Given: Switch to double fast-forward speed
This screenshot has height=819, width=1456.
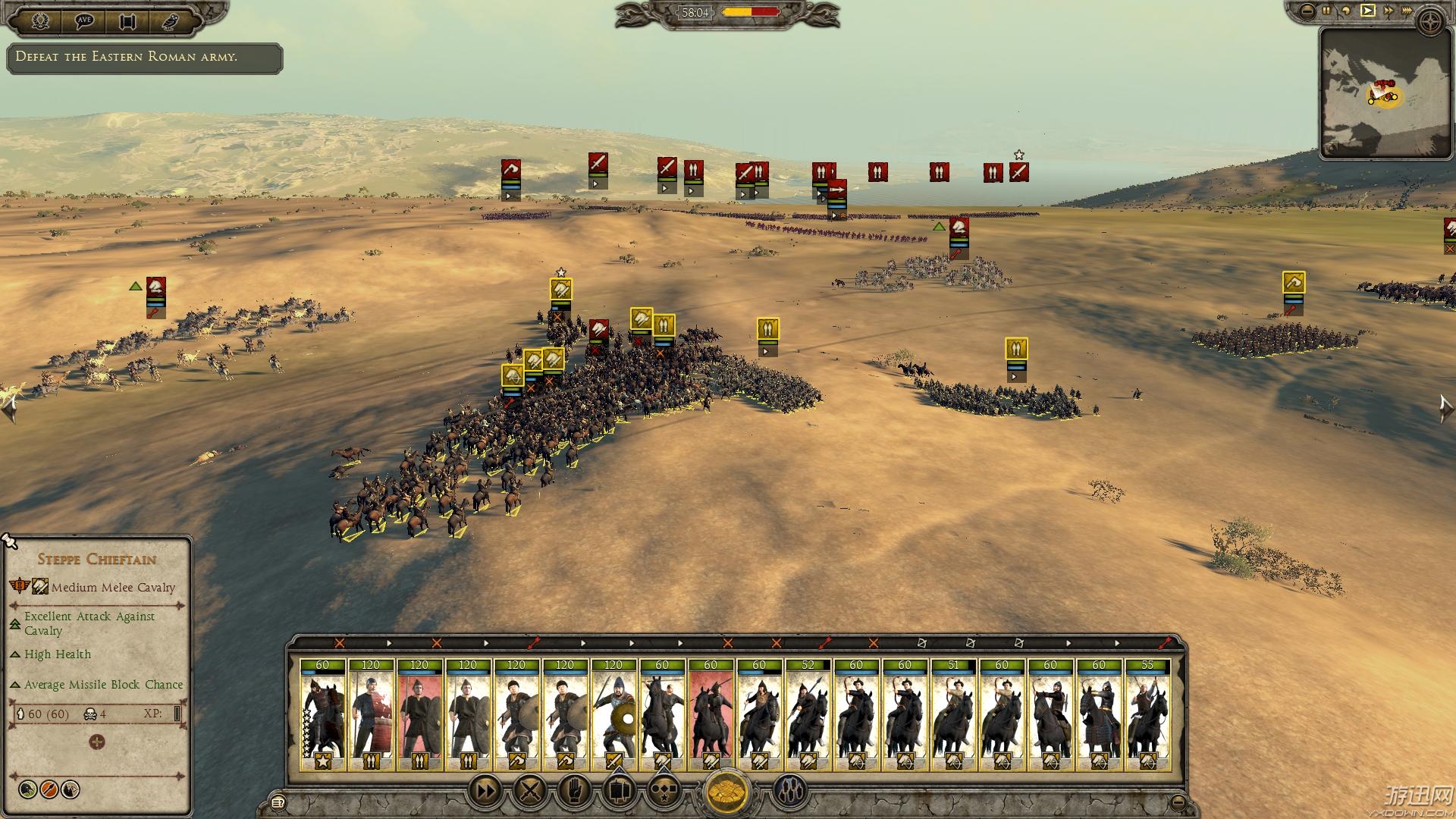Looking at the screenshot, I should click(x=1389, y=11).
